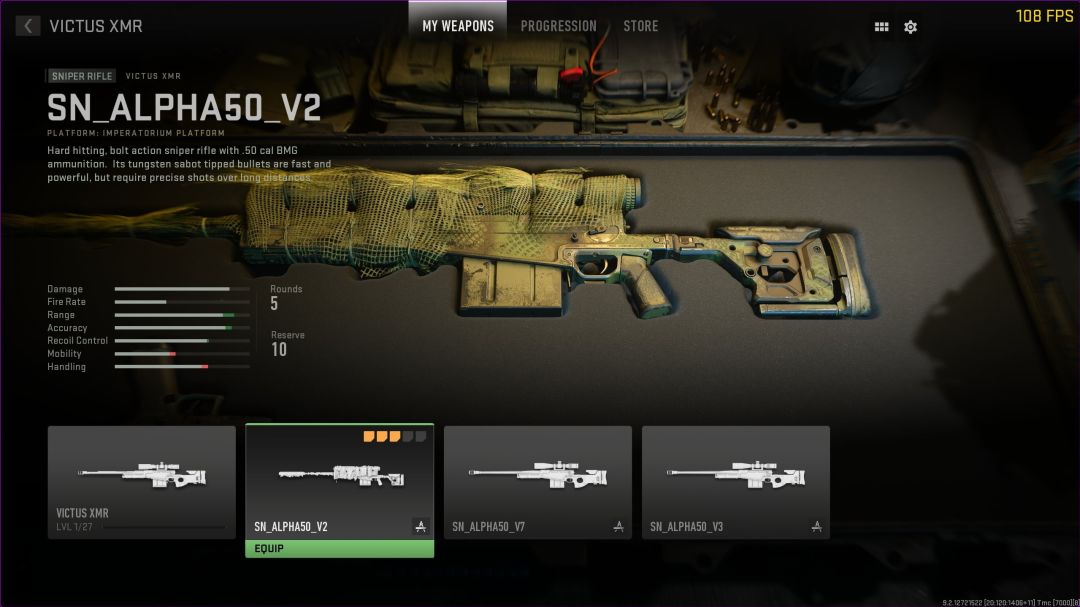Switch to the My Weapons tab
The height and width of the screenshot is (607, 1080).
pos(458,26)
